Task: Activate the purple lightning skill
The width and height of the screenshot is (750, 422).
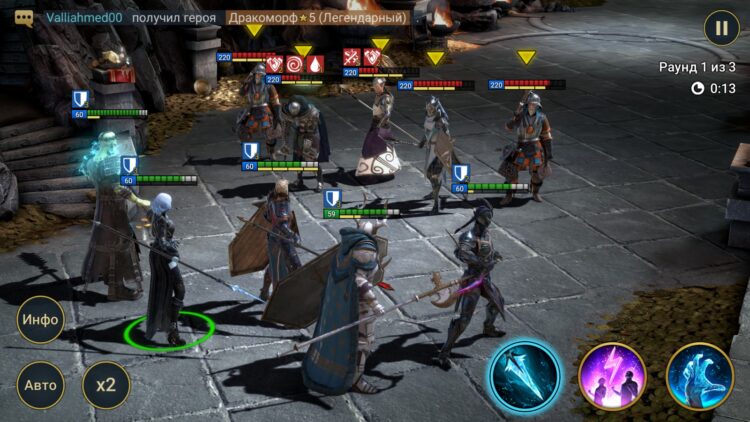Action: click(612, 376)
